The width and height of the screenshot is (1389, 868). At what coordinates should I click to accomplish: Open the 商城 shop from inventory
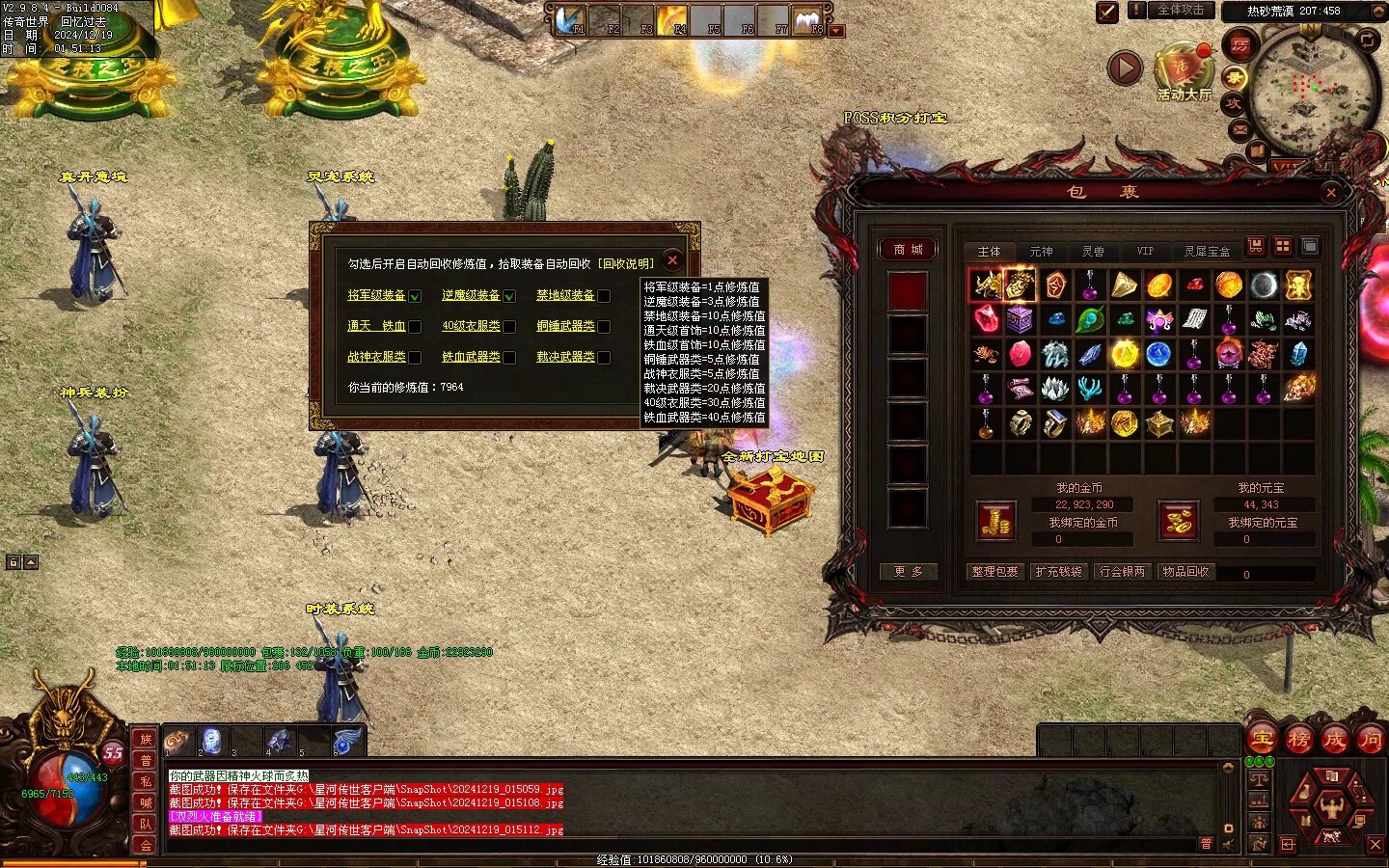(x=908, y=250)
